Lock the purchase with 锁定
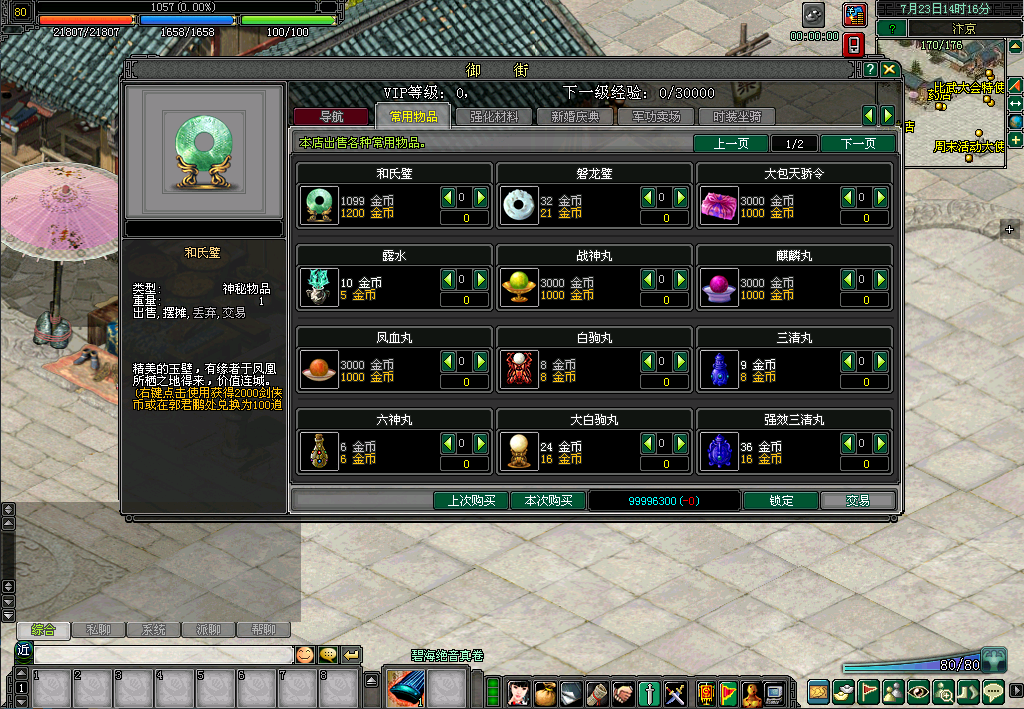Image resolution: width=1024 pixels, height=709 pixels. [x=781, y=501]
